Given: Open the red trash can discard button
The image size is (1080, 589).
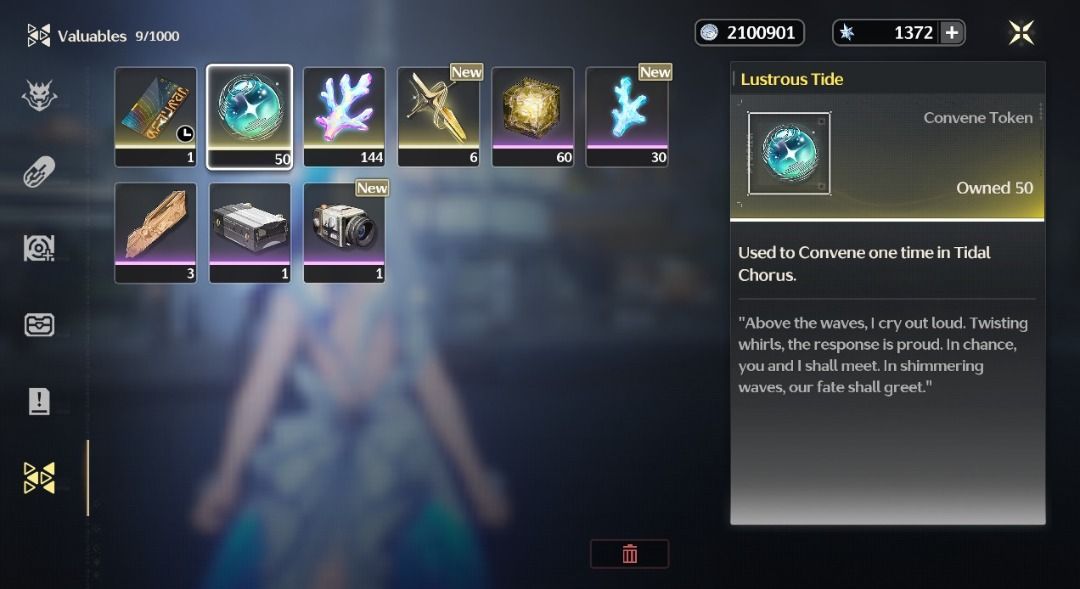Looking at the screenshot, I should 629,554.
